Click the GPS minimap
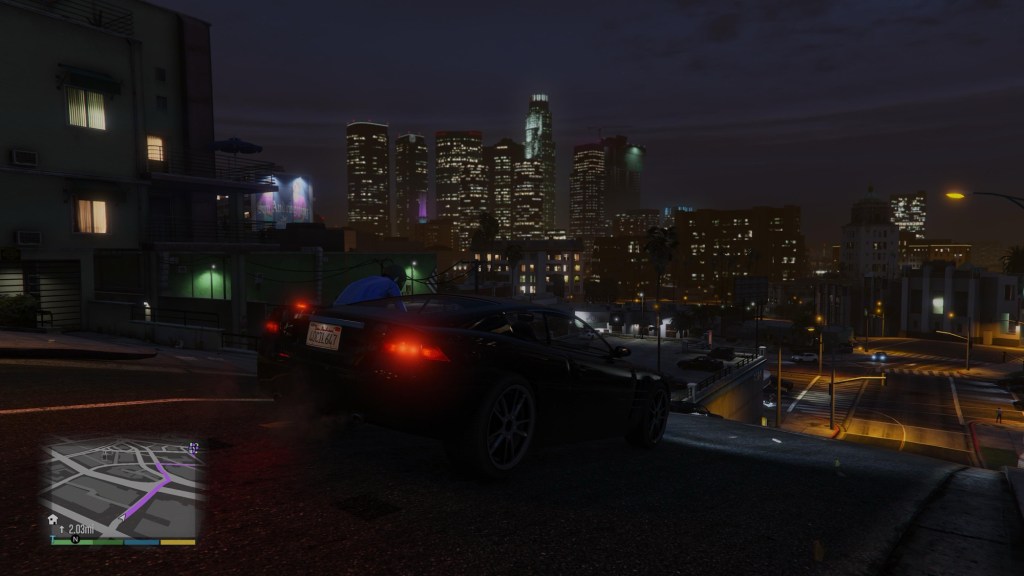Image resolution: width=1024 pixels, height=576 pixels. click(x=123, y=488)
